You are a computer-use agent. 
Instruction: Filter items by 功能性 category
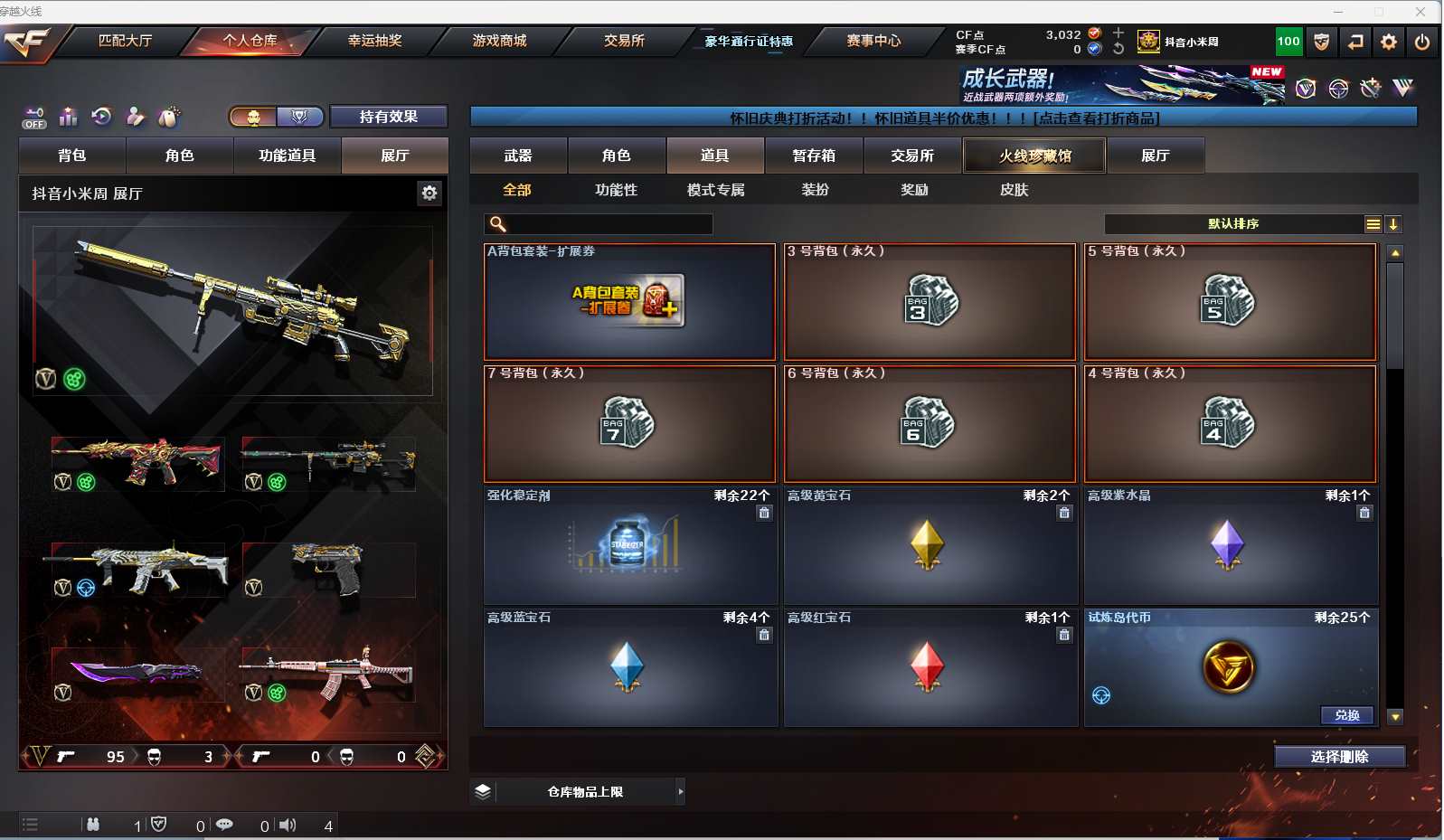(x=616, y=190)
